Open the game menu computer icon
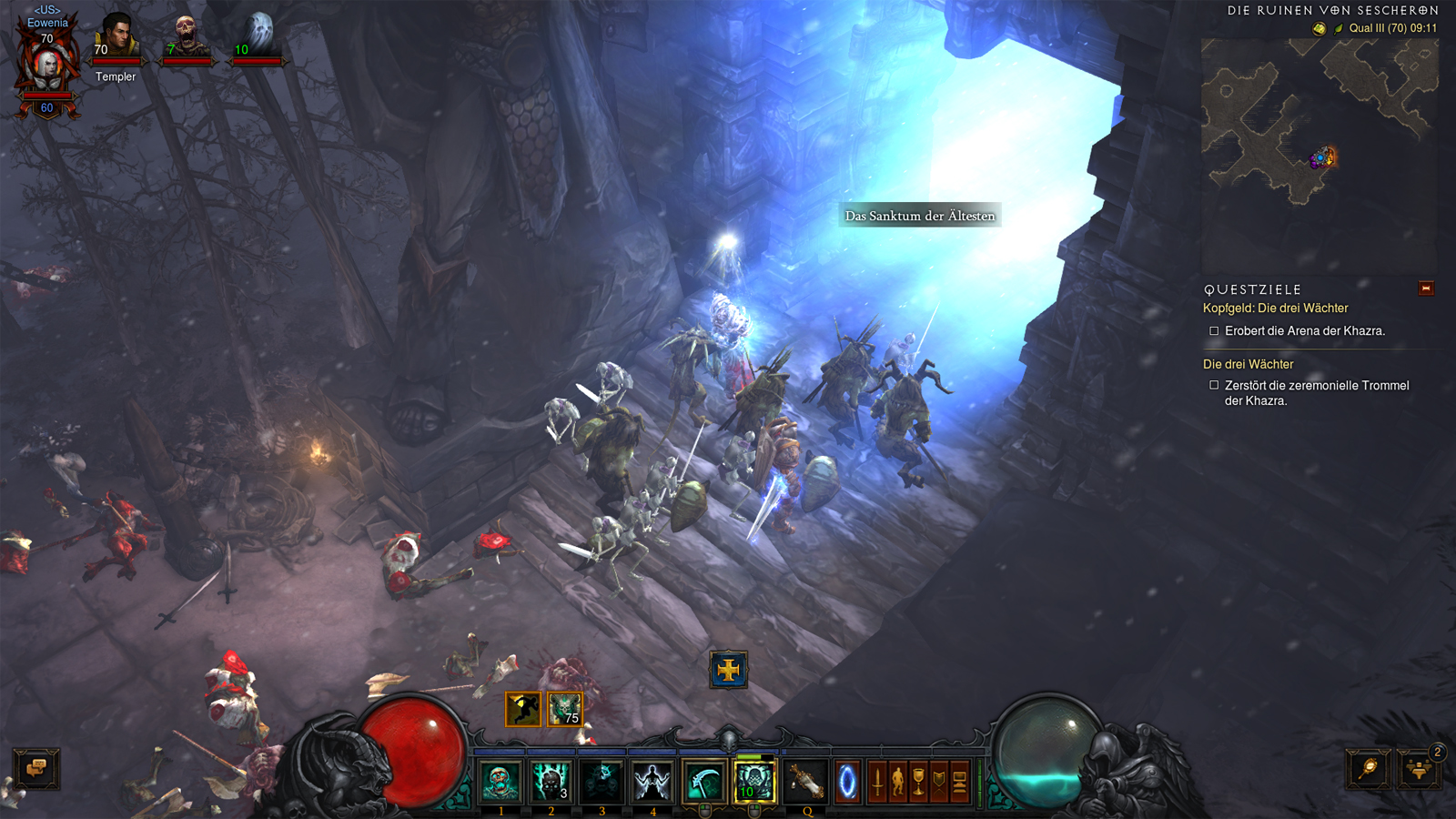Screen dimensions: 1456x819 (959, 782)
